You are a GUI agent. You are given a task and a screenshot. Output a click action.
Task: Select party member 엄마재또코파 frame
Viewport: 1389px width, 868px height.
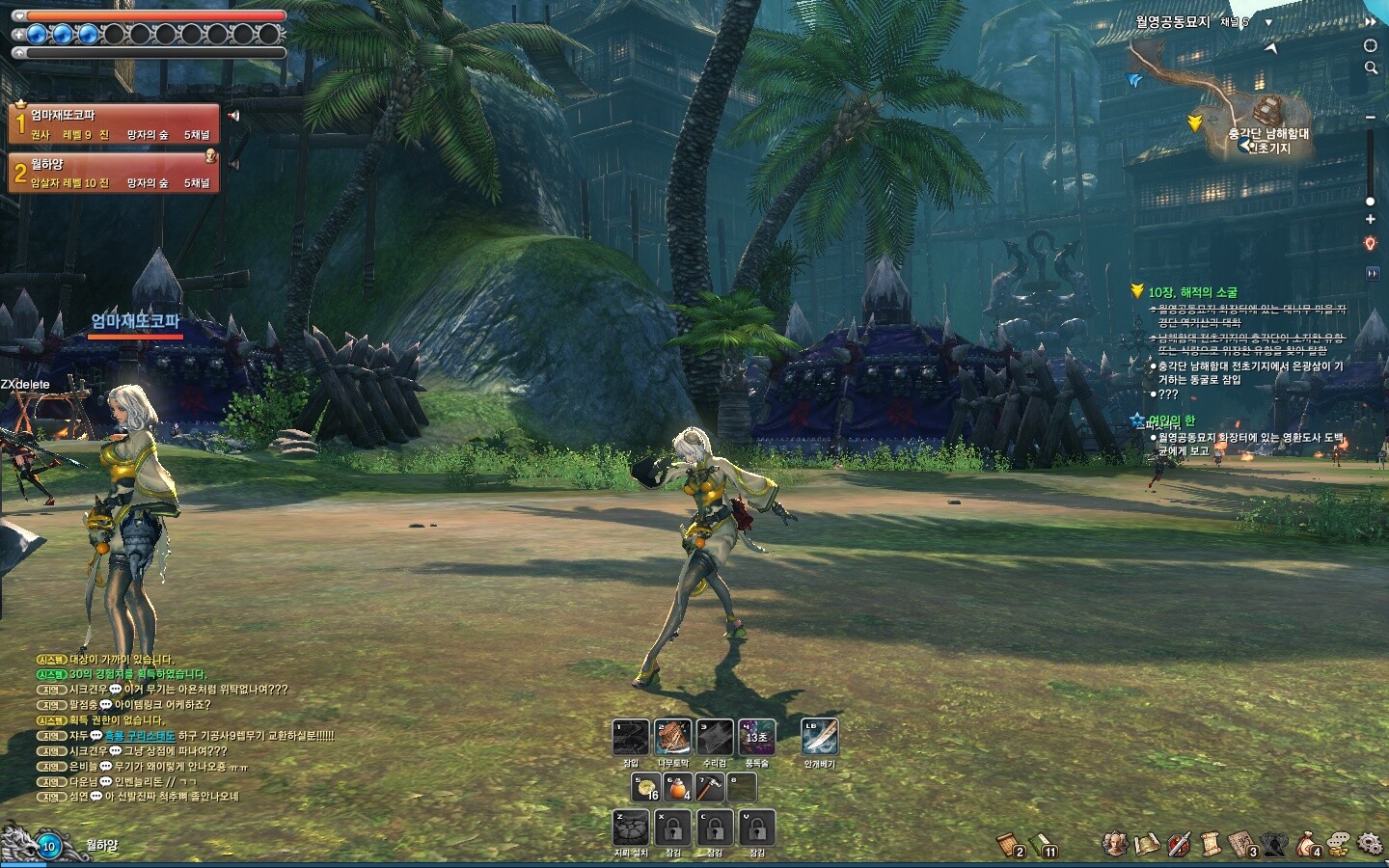tap(114, 124)
